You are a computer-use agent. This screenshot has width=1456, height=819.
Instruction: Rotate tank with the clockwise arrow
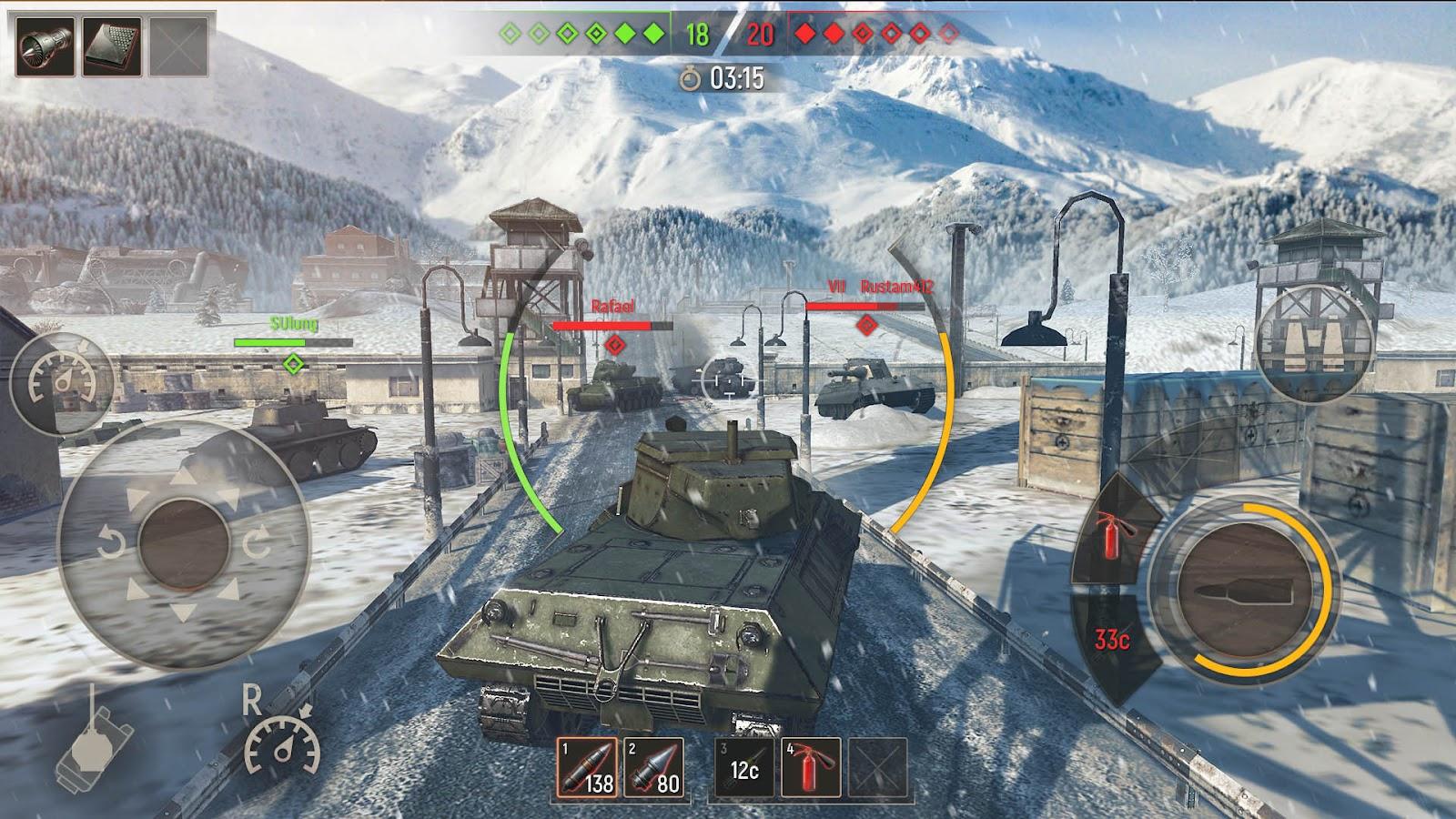pyautogui.click(x=256, y=544)
